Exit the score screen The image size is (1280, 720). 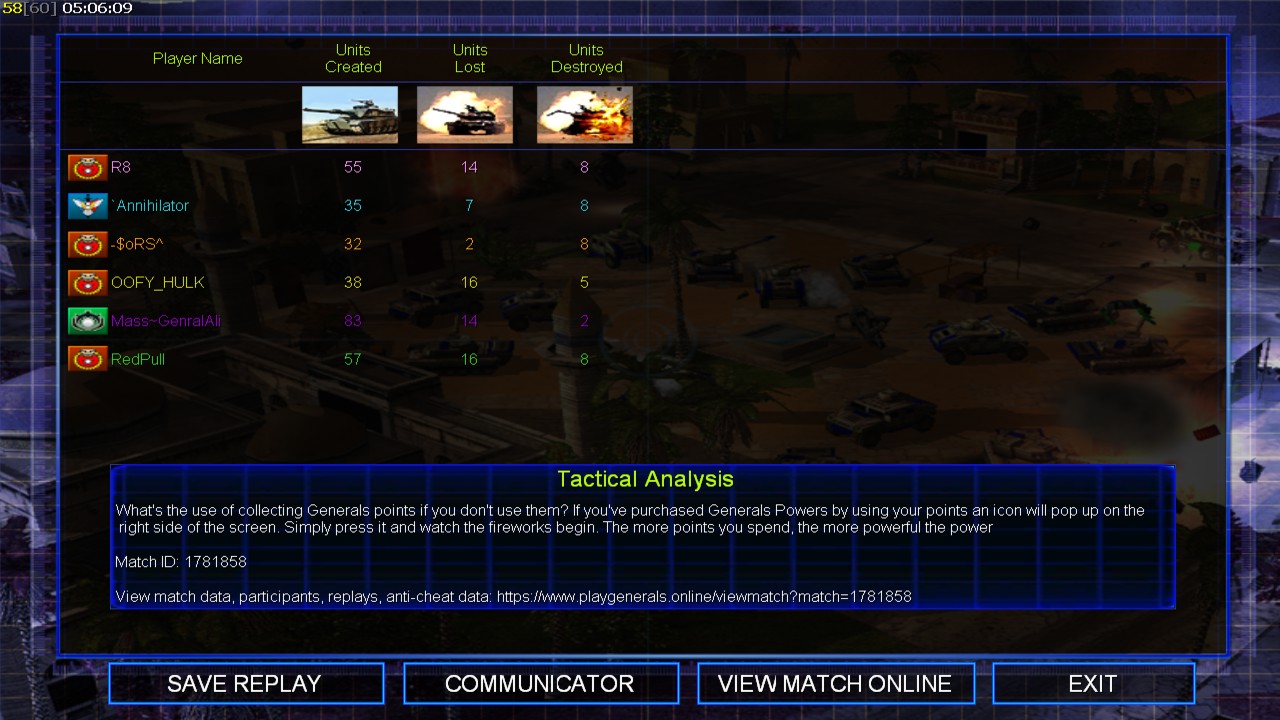[1092, 684]
